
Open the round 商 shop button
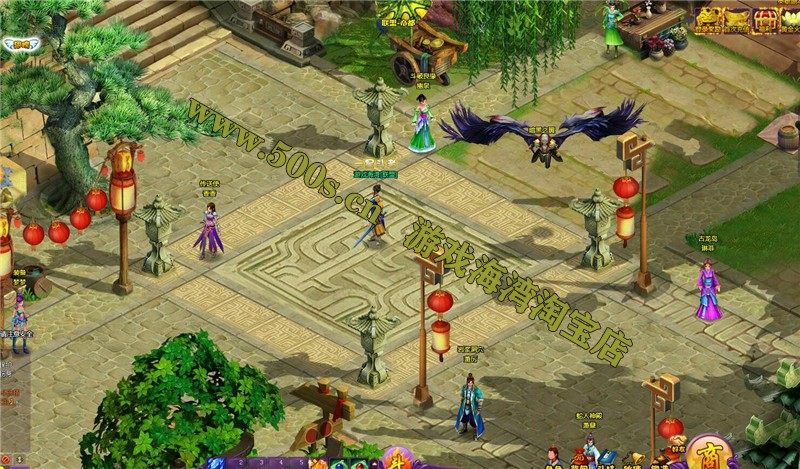pyautogui.click(x=712, y=456)
